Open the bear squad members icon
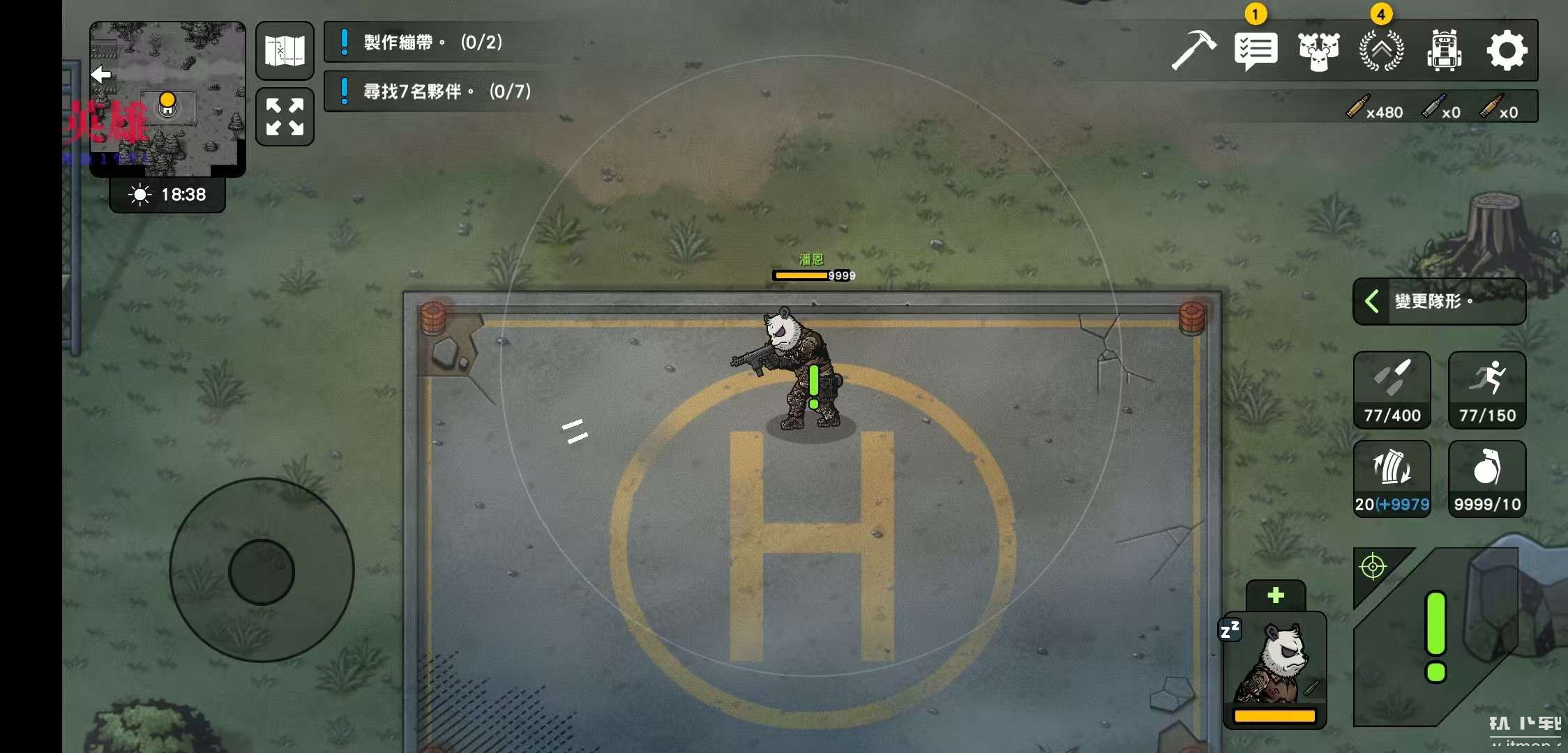 [x=1318, y=51]
